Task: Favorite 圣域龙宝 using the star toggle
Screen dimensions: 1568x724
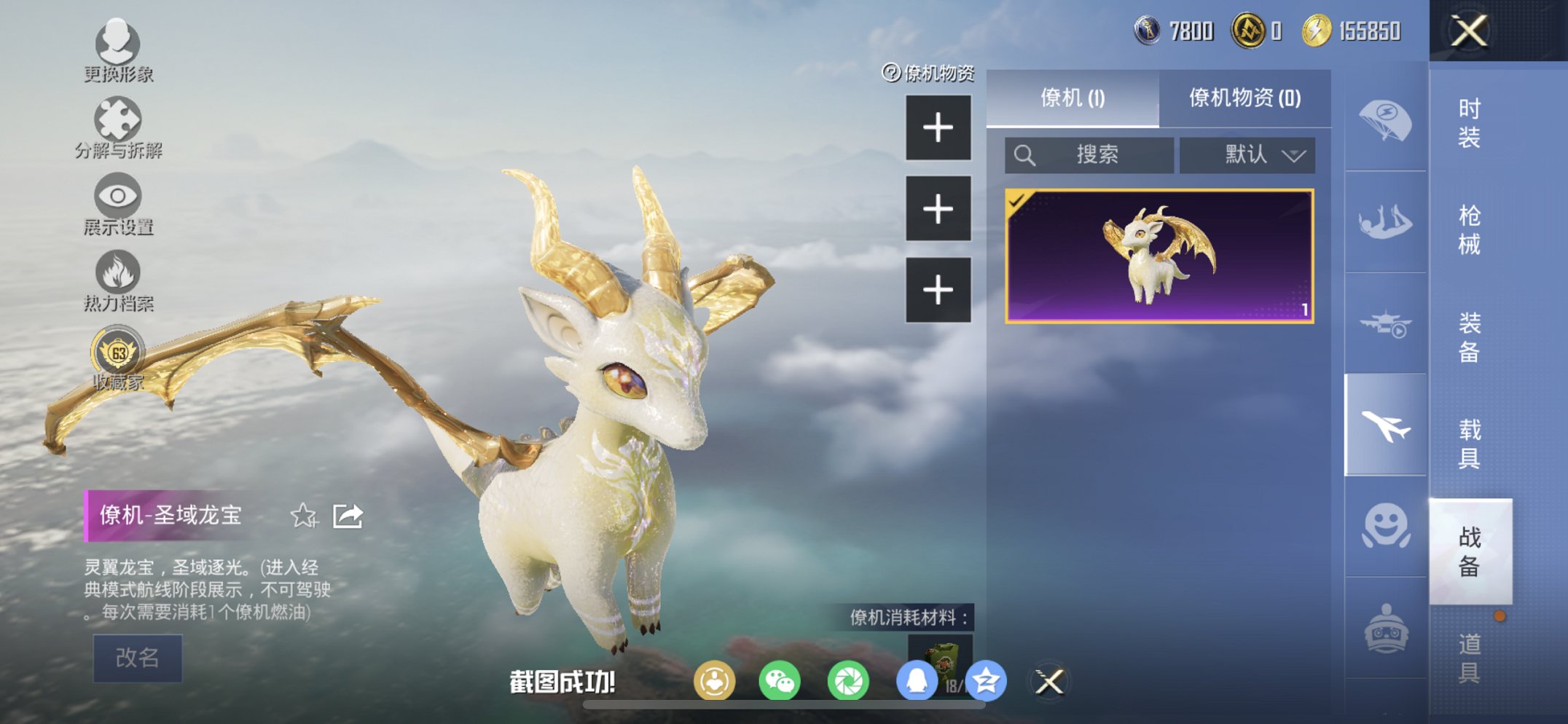Action: 305,514
